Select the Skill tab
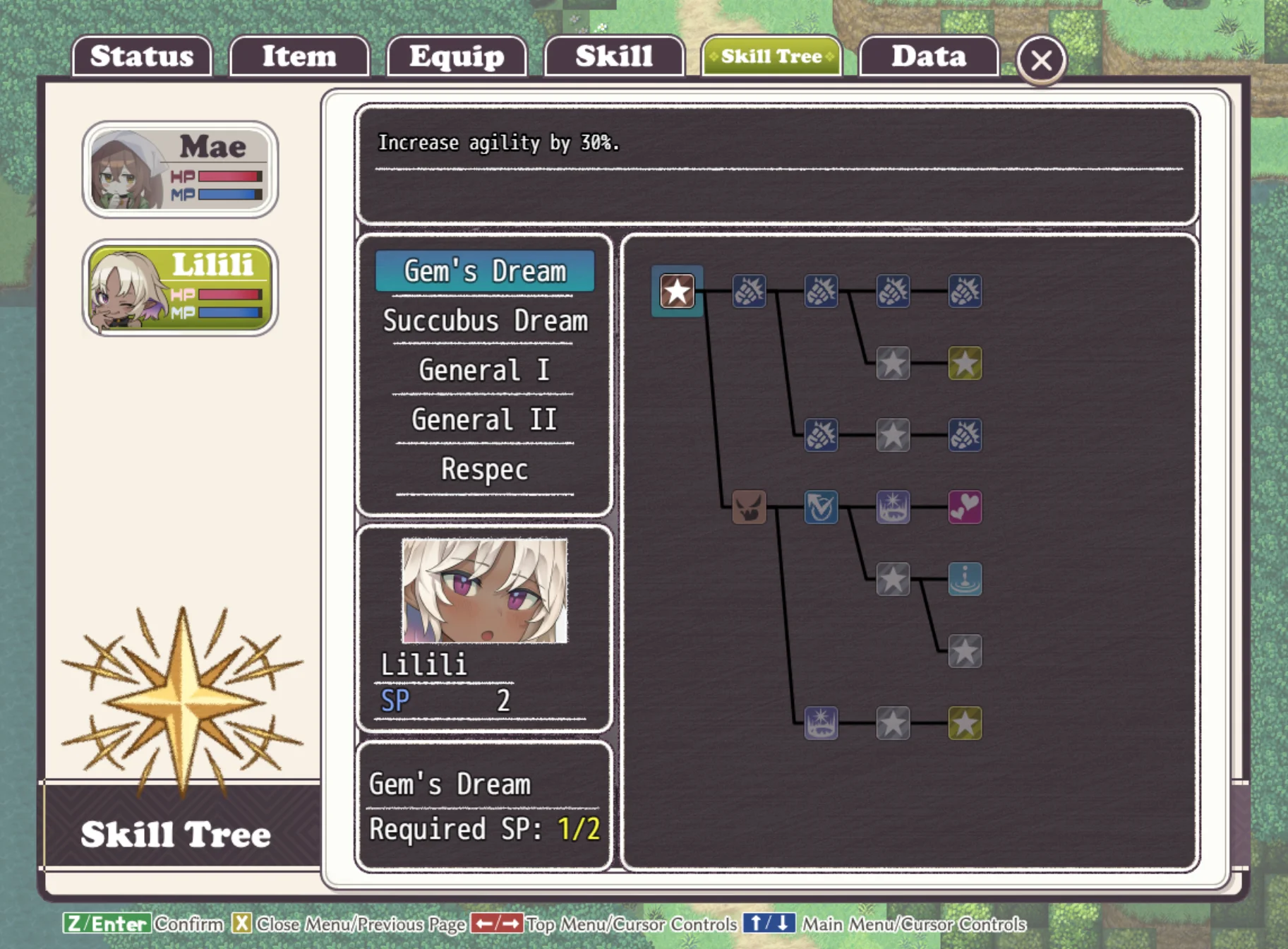The image size is (1288, 949). click(614, 56)
